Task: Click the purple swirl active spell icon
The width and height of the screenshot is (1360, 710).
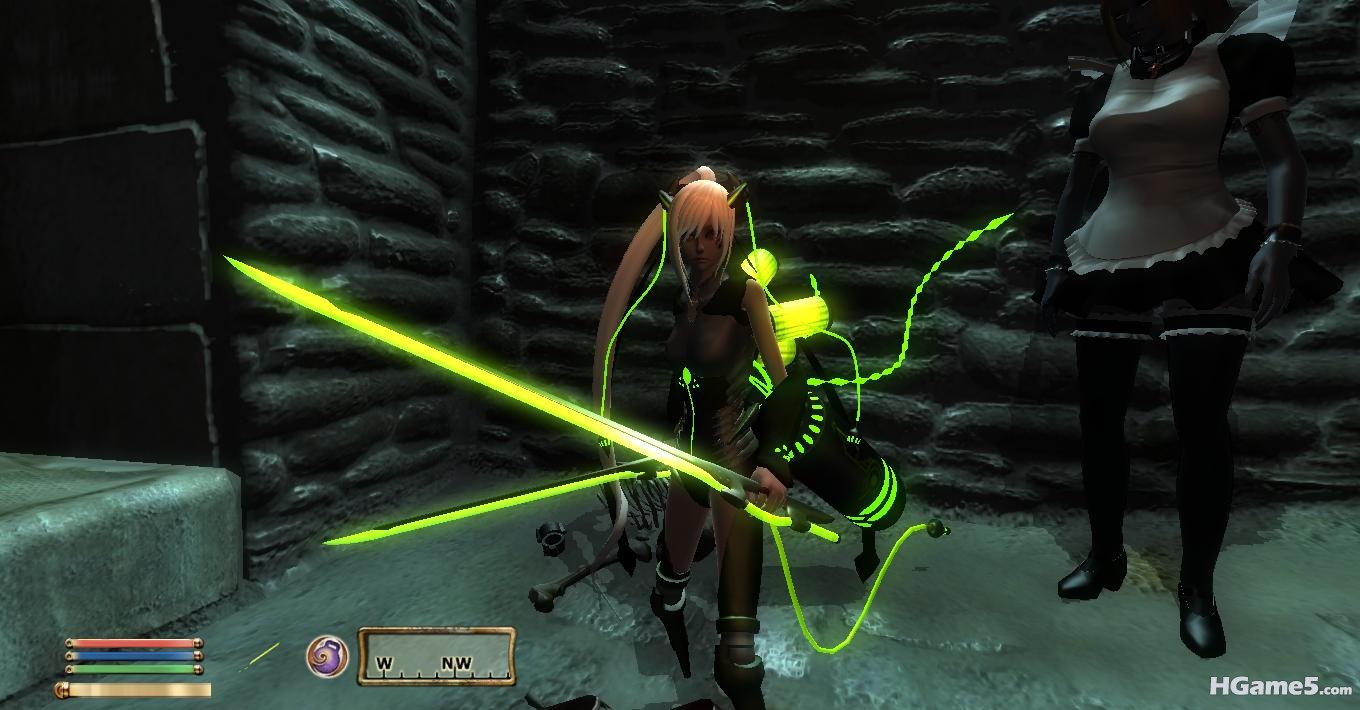Action: (x=327, y=656)
